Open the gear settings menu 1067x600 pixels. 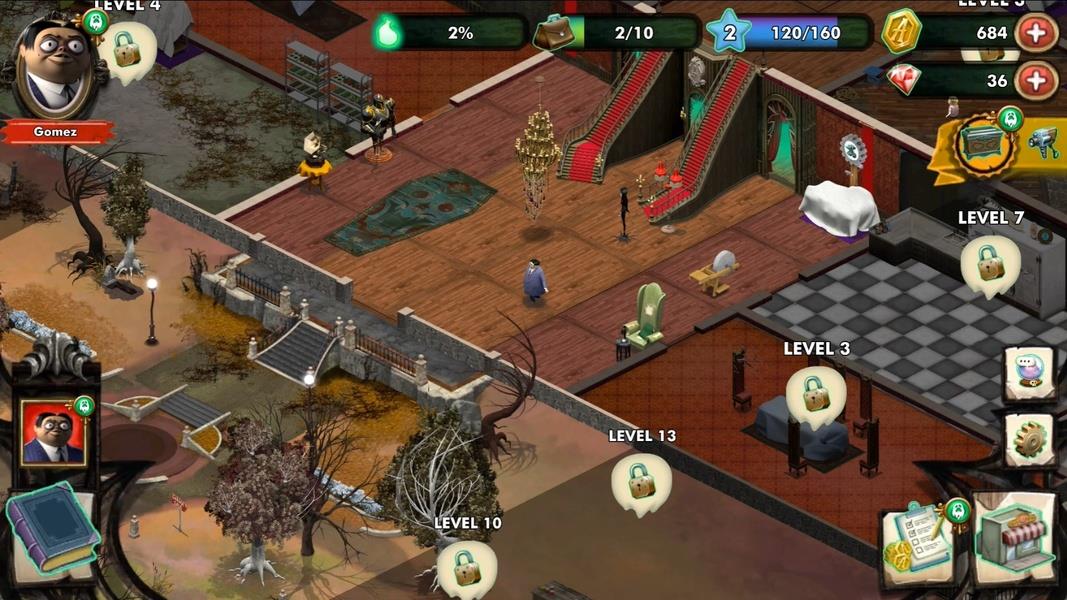[x=1029, y=439]
